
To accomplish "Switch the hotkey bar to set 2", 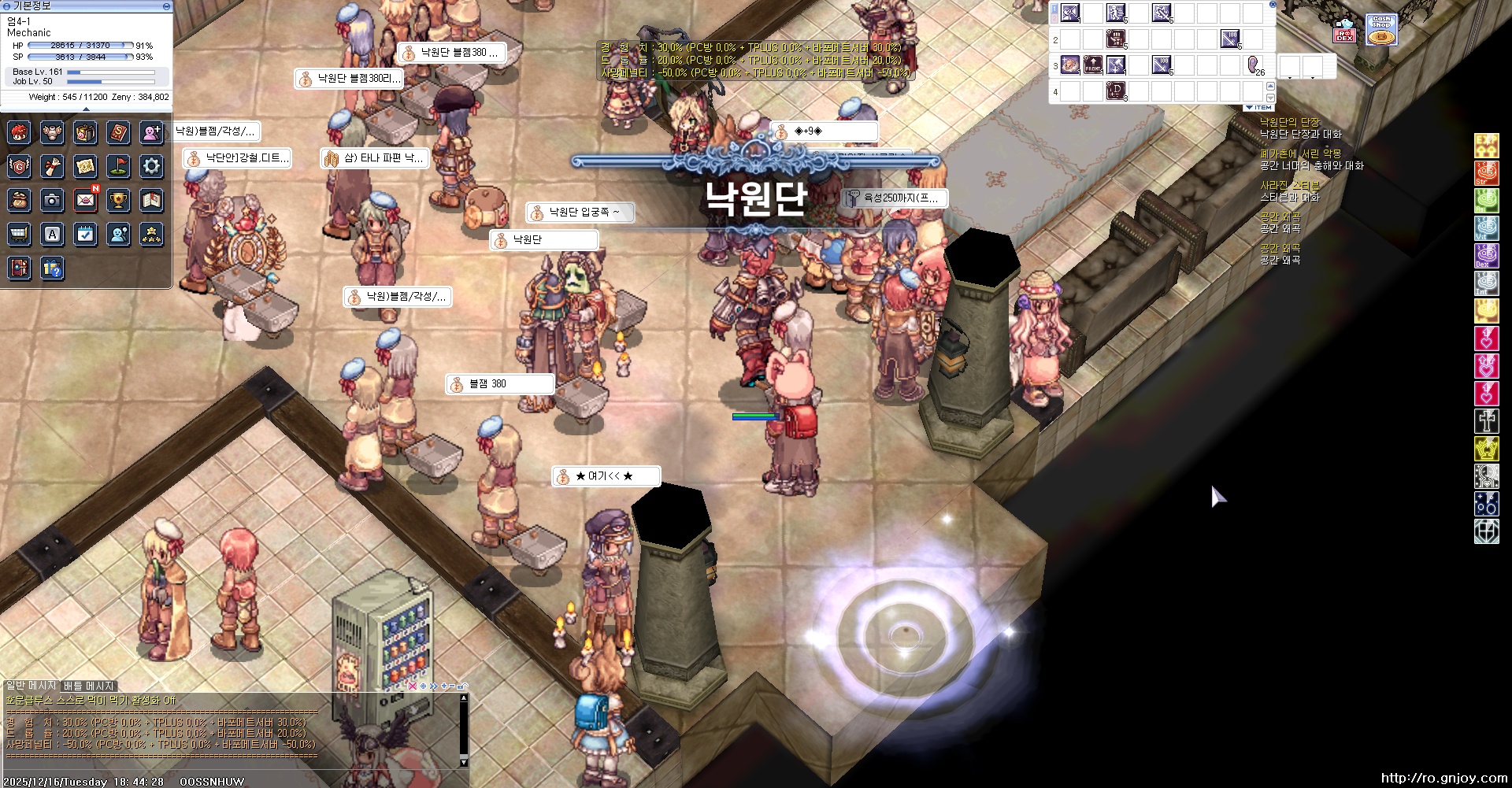I will (1055, 19).
